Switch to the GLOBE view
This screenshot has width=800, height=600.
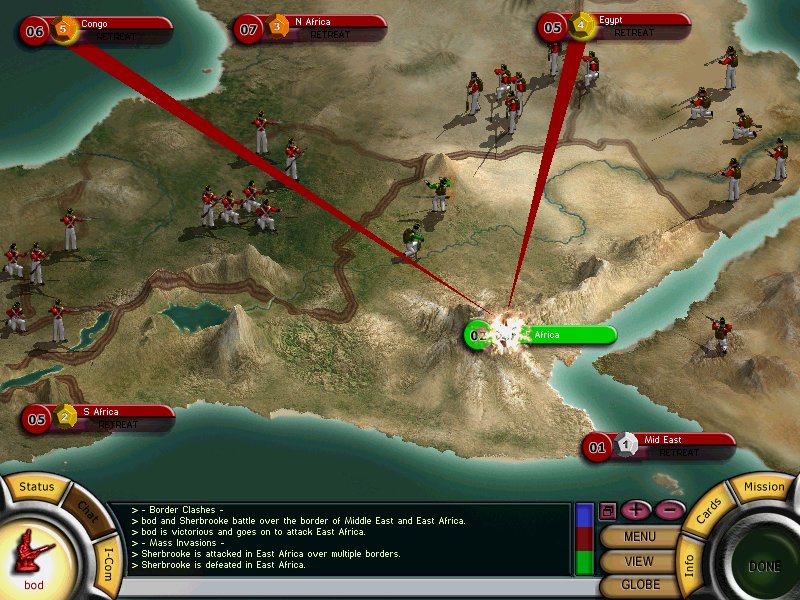(639, 585)
